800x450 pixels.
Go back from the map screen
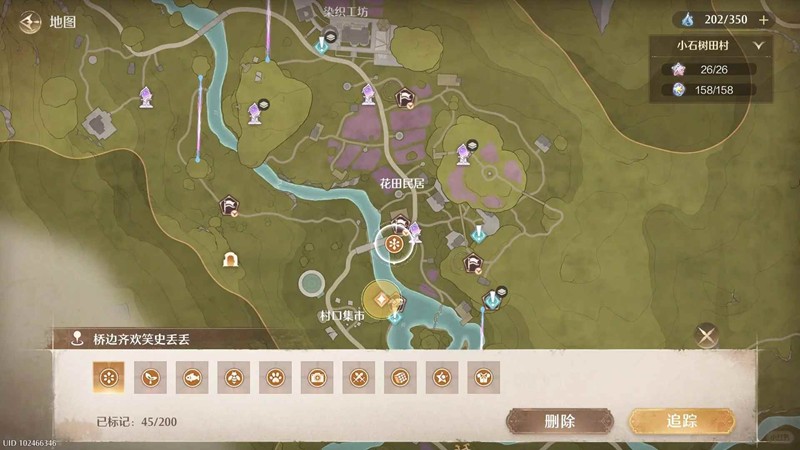[28, 19]
